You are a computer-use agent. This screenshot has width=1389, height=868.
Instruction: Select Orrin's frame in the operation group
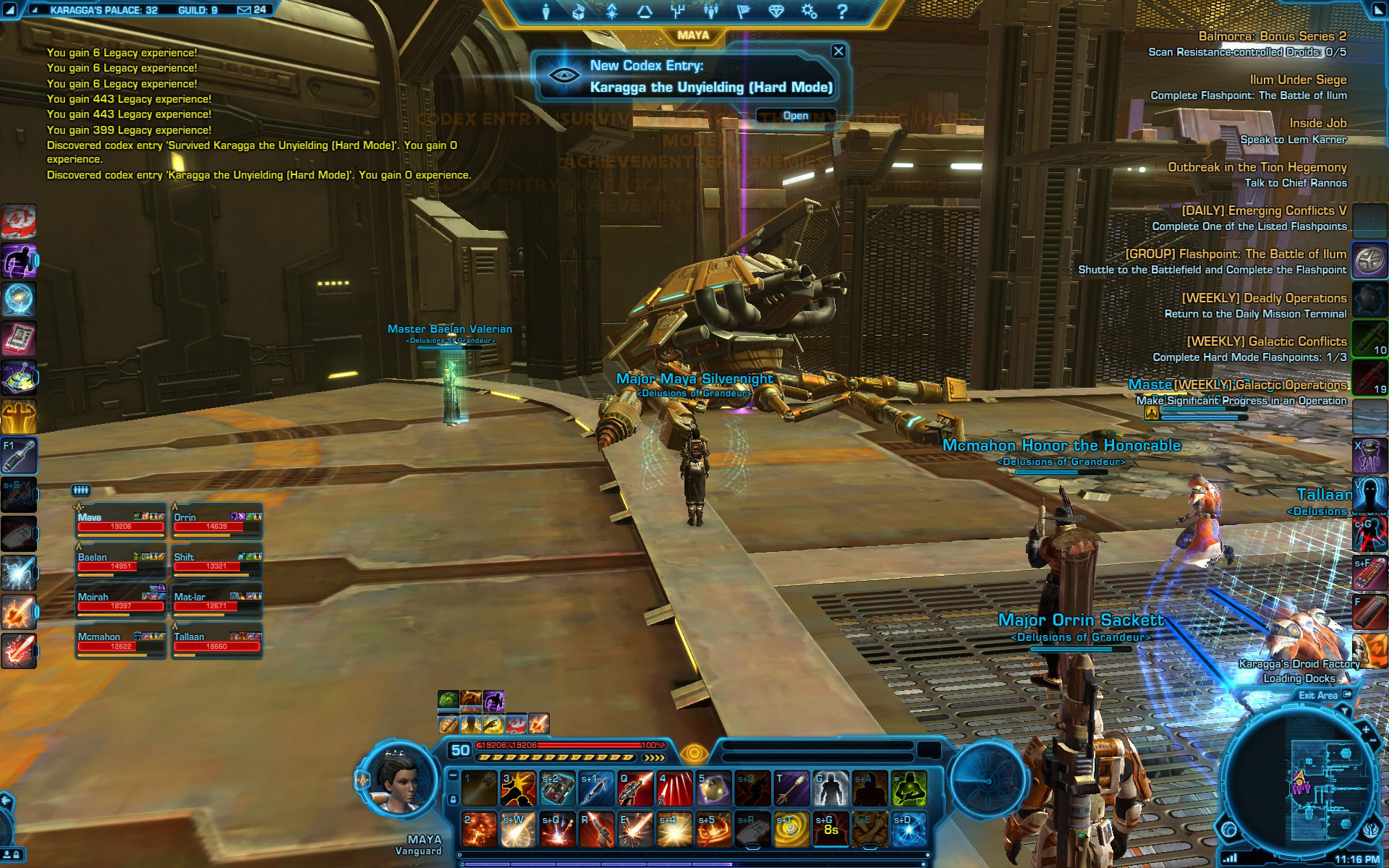tap(216, 522)
